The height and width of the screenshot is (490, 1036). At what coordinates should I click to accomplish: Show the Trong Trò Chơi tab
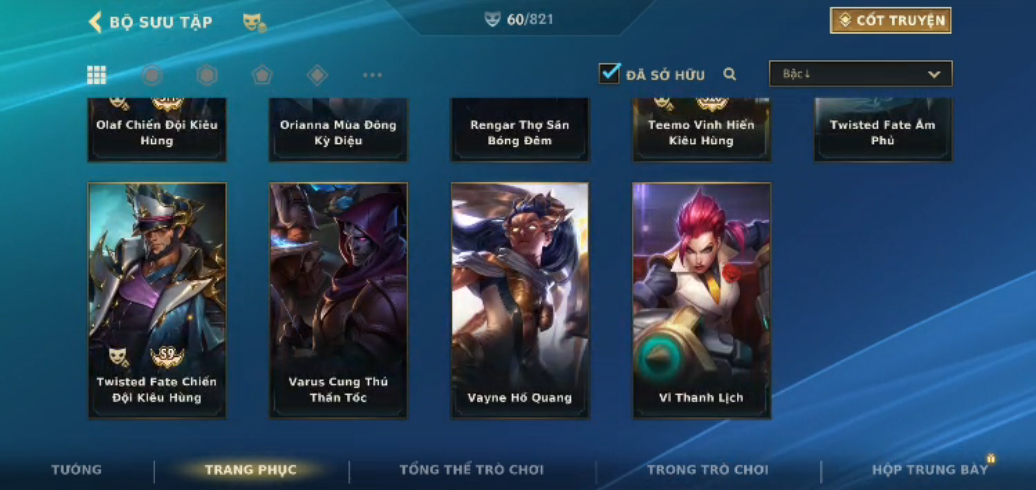(x=708, y=470)
